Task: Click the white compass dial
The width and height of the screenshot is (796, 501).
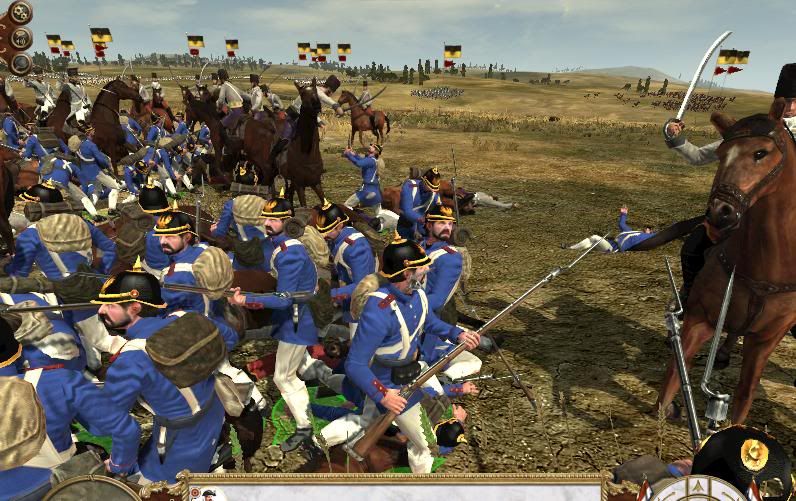Action: point(697,490)
